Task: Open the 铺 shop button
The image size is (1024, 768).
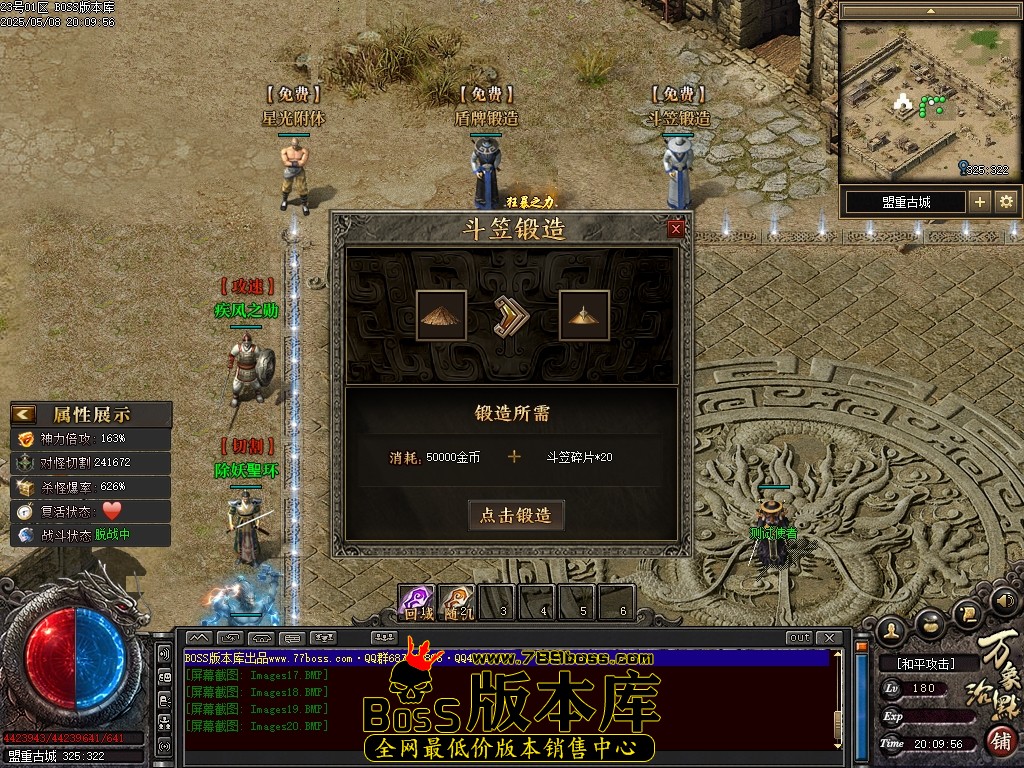Action: (1001, 740)
